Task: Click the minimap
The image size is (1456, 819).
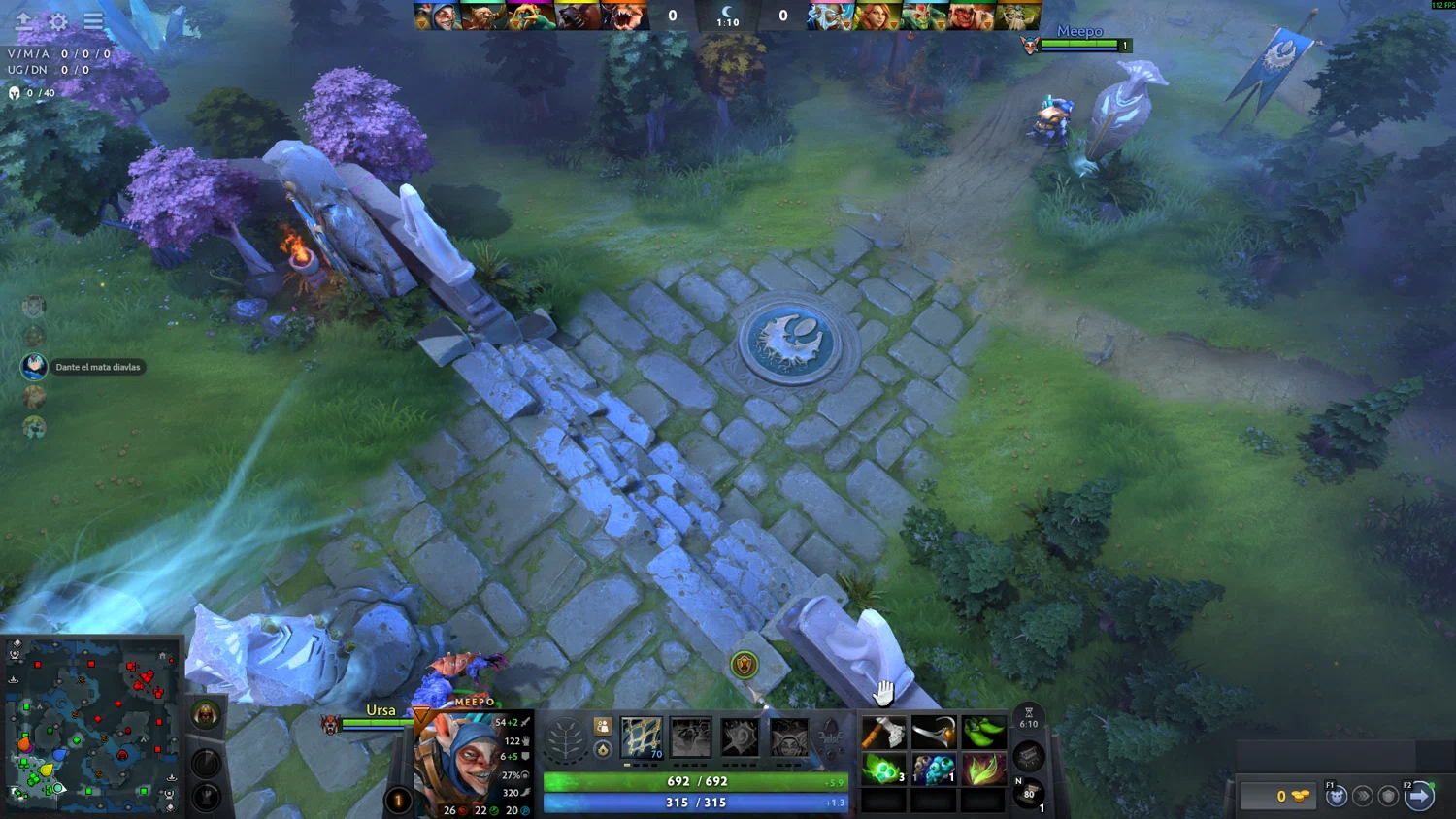Action: pyautogui.click(x=92, y=725)
